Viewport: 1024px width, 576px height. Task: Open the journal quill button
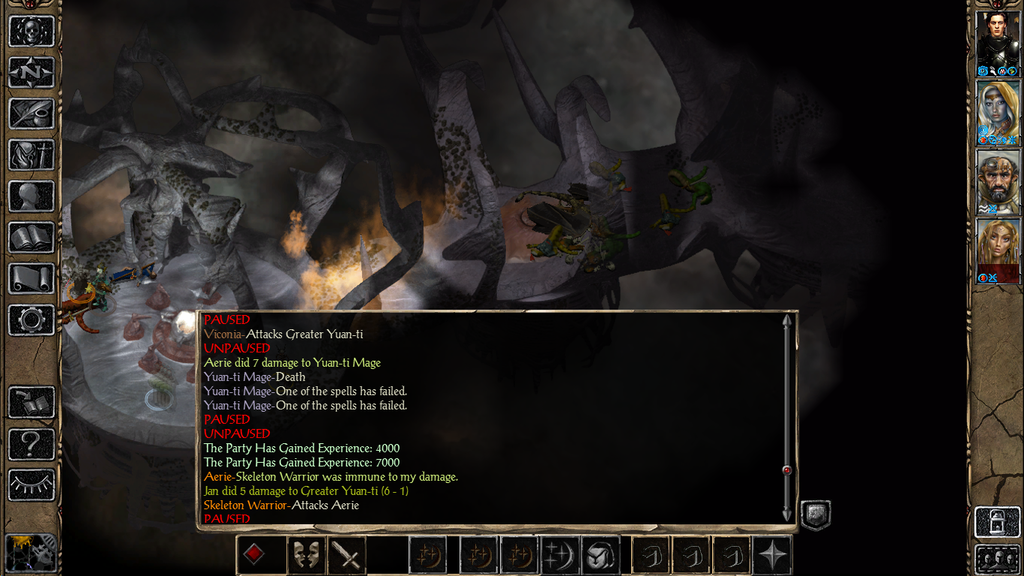(31, 113)
